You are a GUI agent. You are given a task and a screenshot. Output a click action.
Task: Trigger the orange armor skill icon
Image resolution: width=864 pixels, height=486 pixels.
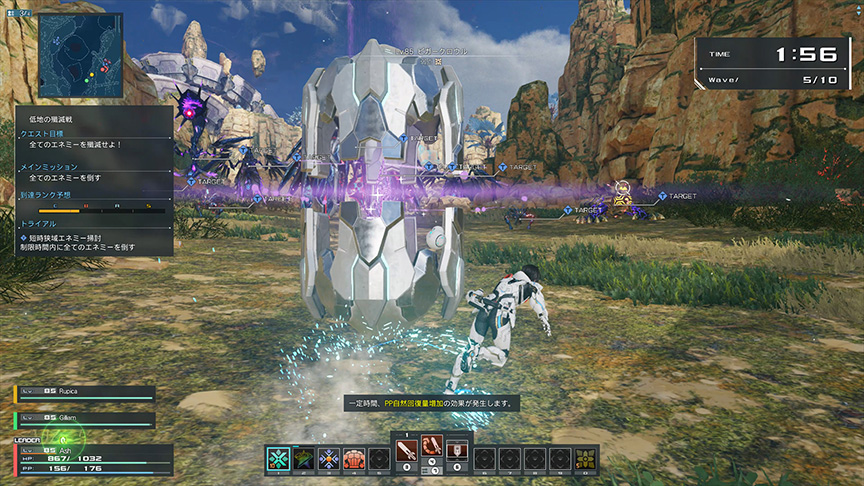(354, 458)
